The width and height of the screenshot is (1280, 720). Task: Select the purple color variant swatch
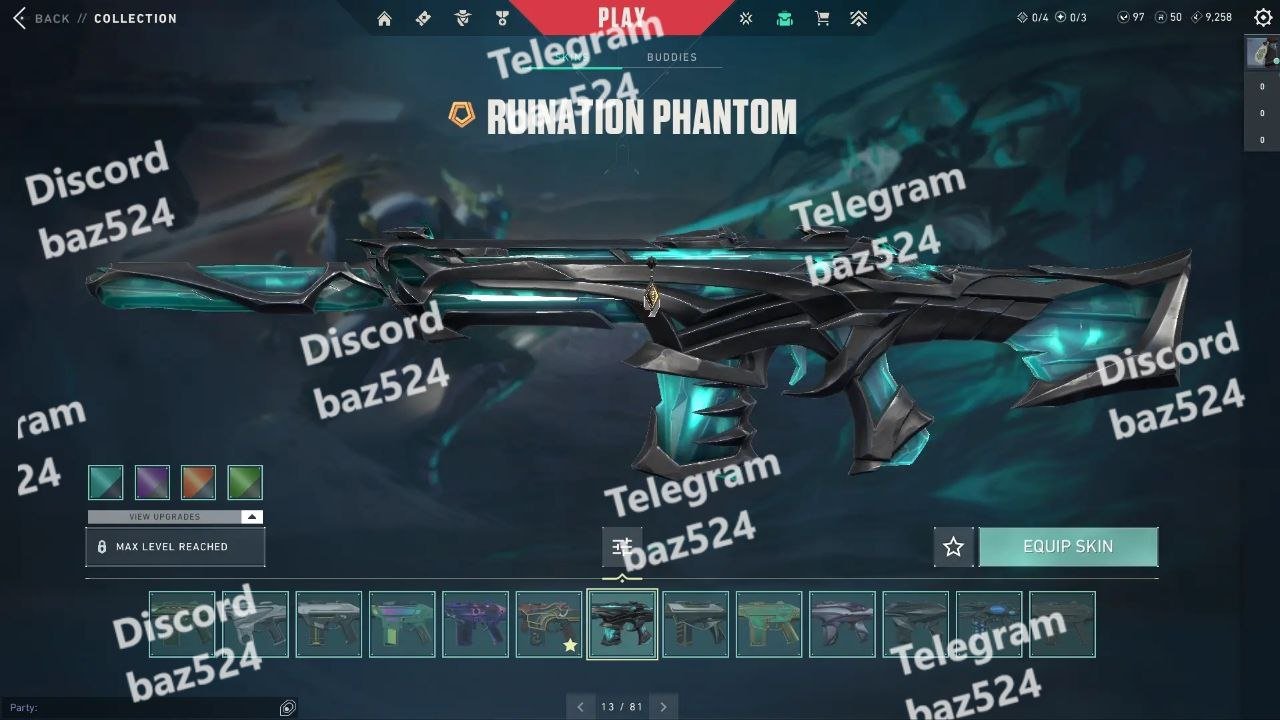click(152, 483)
